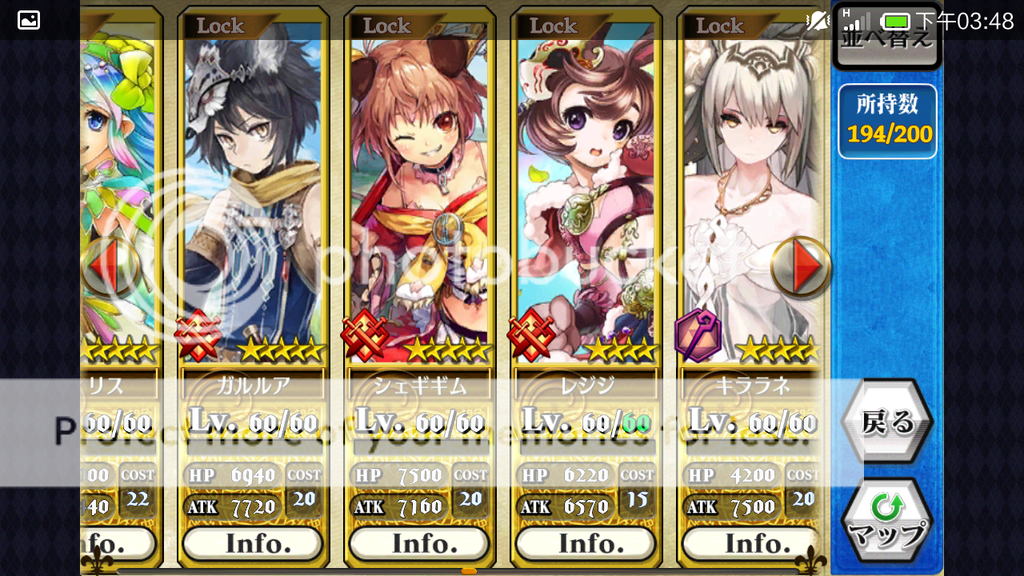Pick the キララネ character card
The width and height of the screenshot is (1024, 576).
751,200
